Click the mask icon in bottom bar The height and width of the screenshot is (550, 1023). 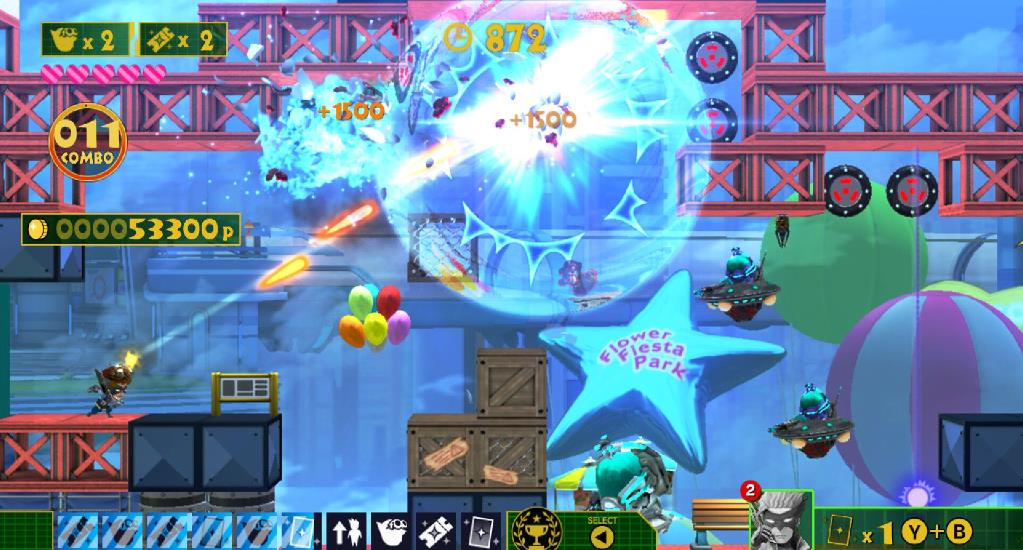tap(391, 531)
